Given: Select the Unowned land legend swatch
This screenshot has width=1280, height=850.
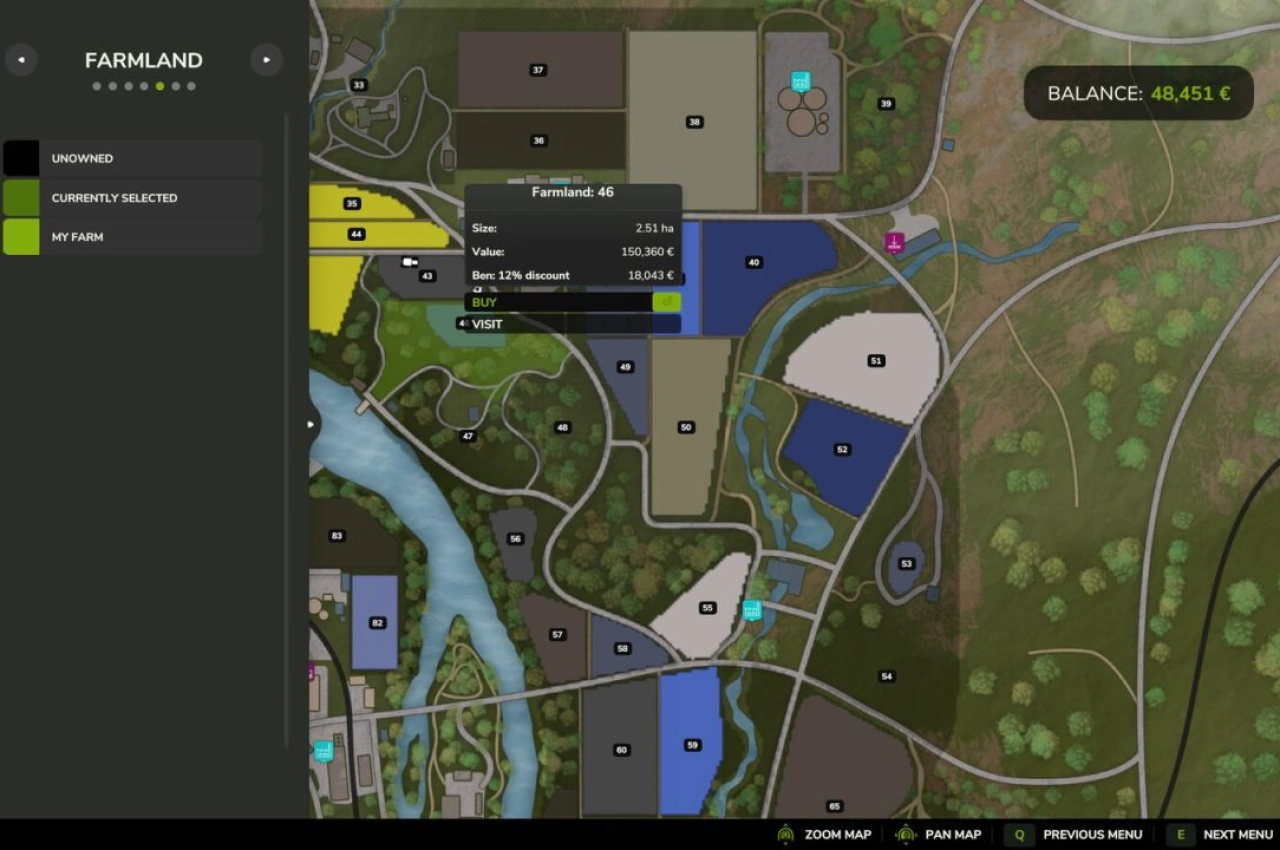Looking at the screenshot, I should pos(22,157).
